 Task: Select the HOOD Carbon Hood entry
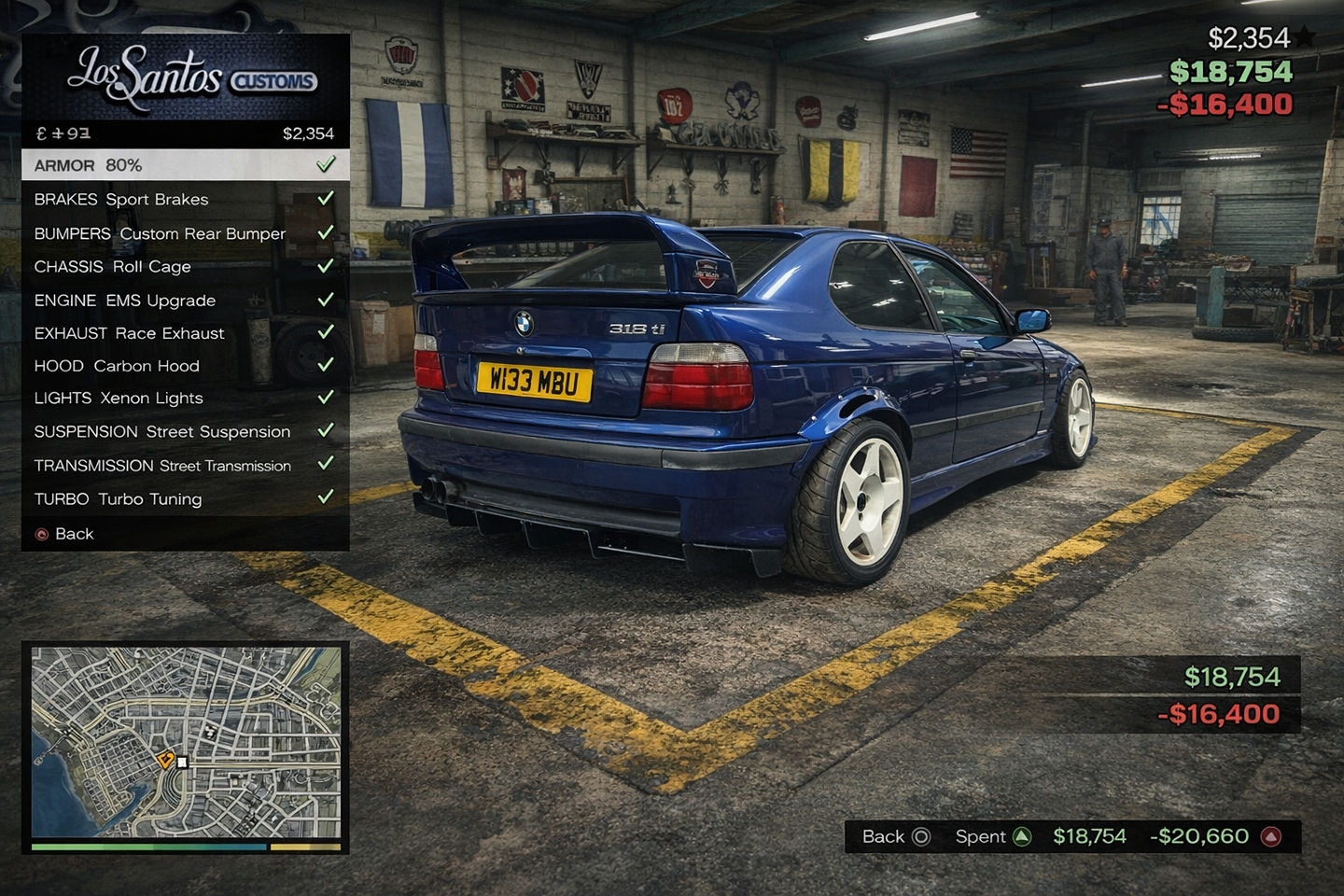[x=185, y=366]
